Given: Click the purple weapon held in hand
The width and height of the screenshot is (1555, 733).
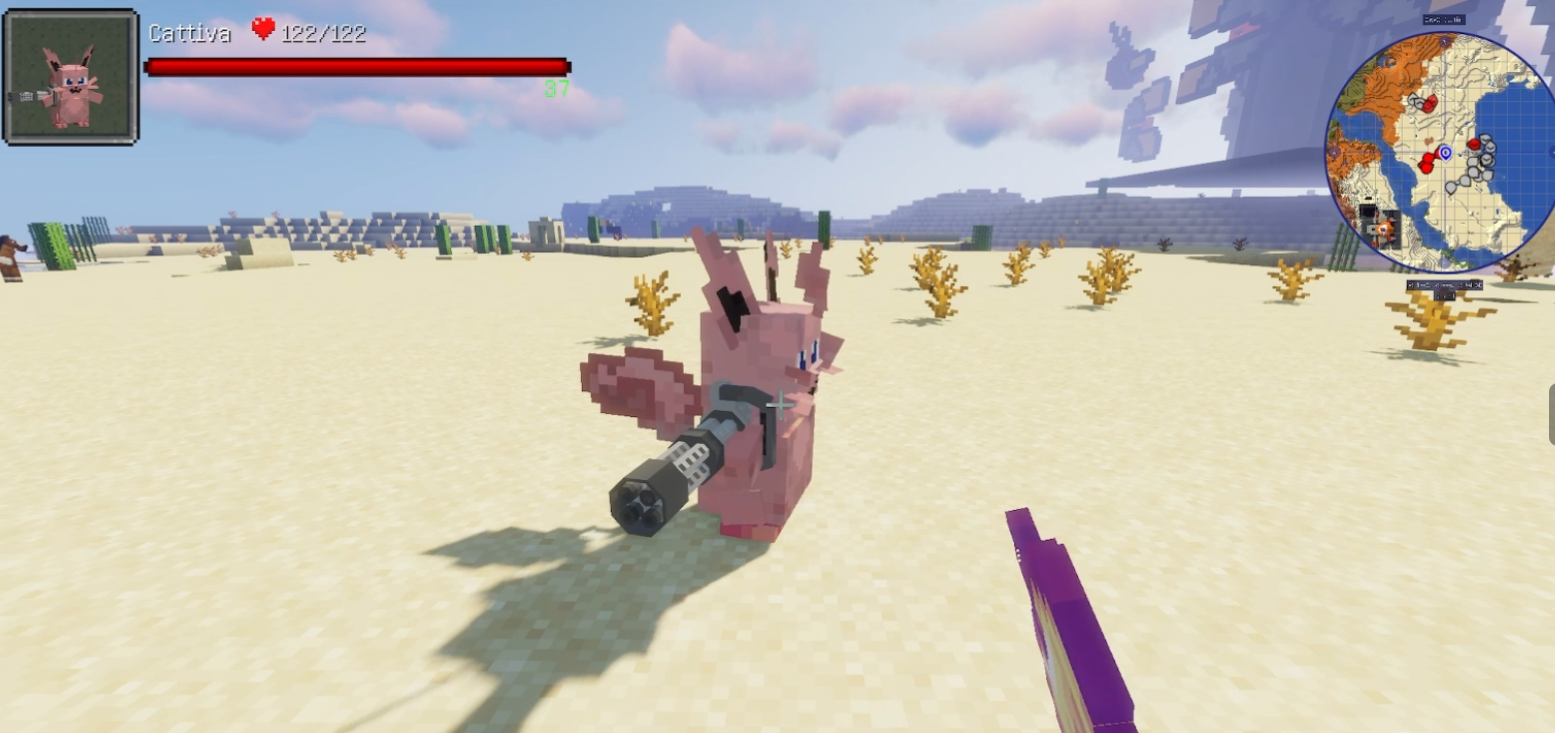Looking at the screenshot, I should [x=1075, y=620].
